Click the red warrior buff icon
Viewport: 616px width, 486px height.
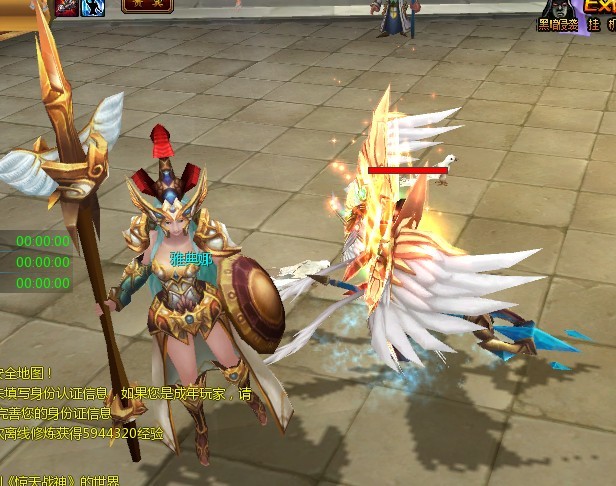[67, 7]
